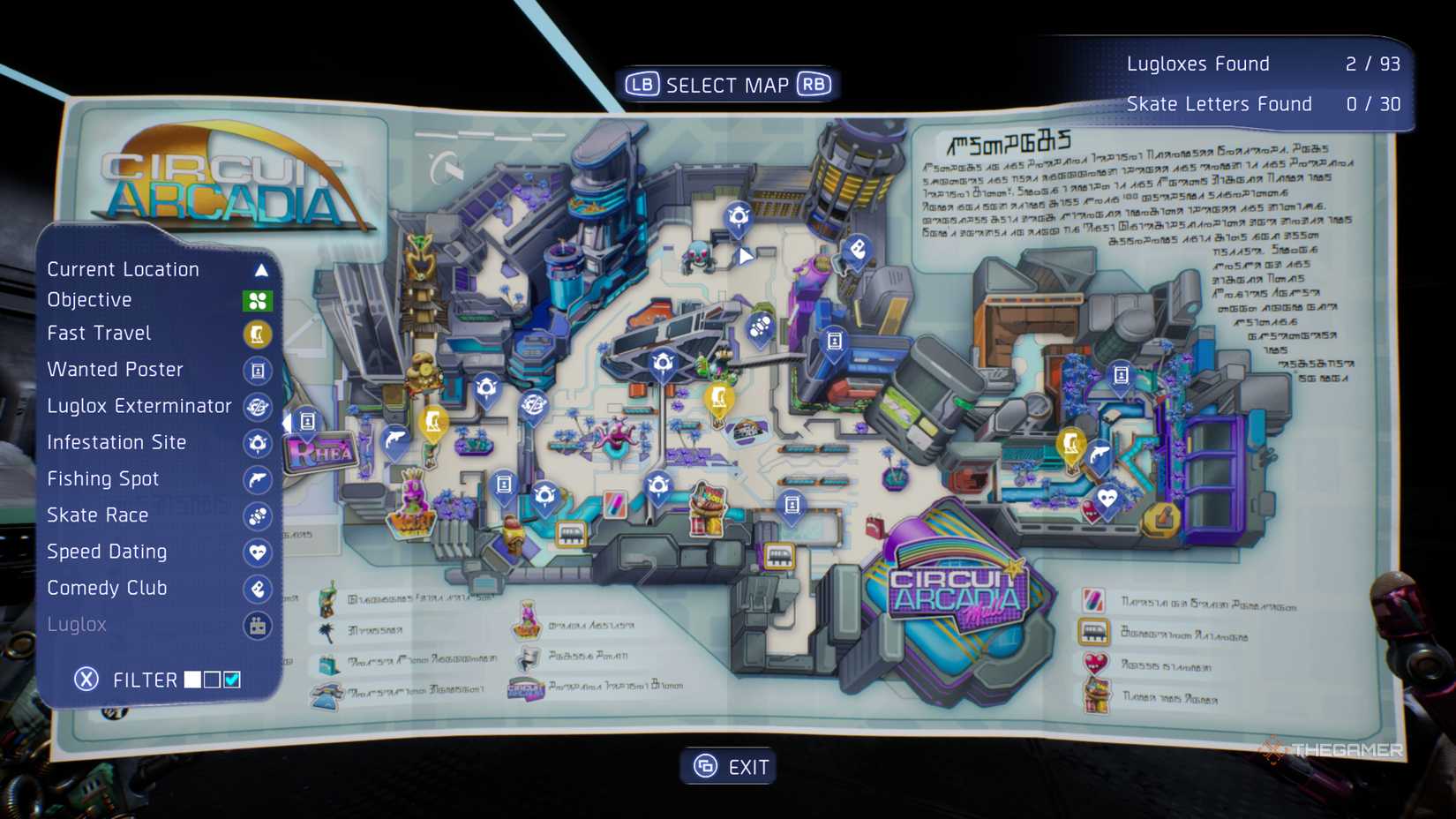Select the Objective icon in the legend
1456x819 pixels.
coord(258,300)
